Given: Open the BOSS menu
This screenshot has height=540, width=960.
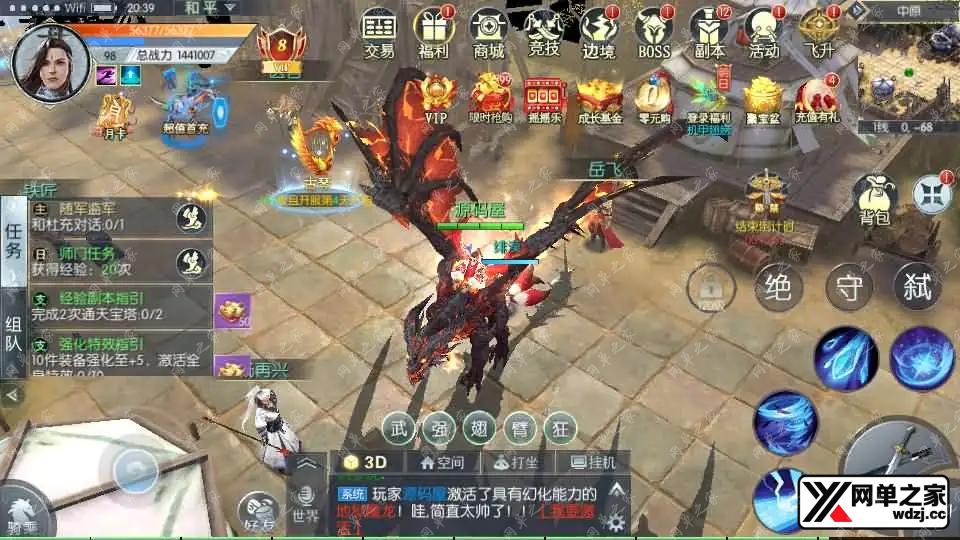Looking at the screenshot, I should coord(654,33).
